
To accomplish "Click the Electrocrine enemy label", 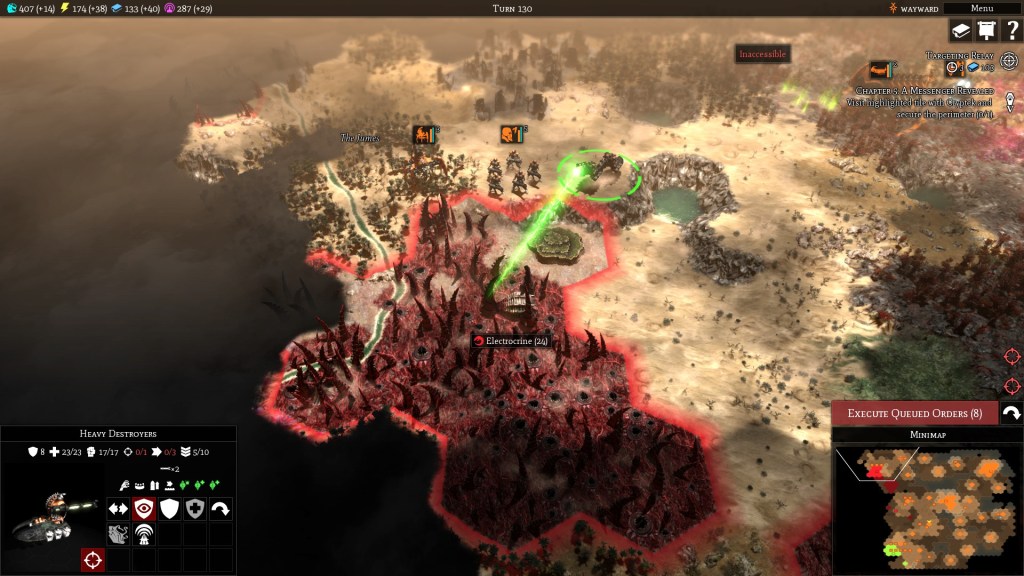I will point(510,341).
